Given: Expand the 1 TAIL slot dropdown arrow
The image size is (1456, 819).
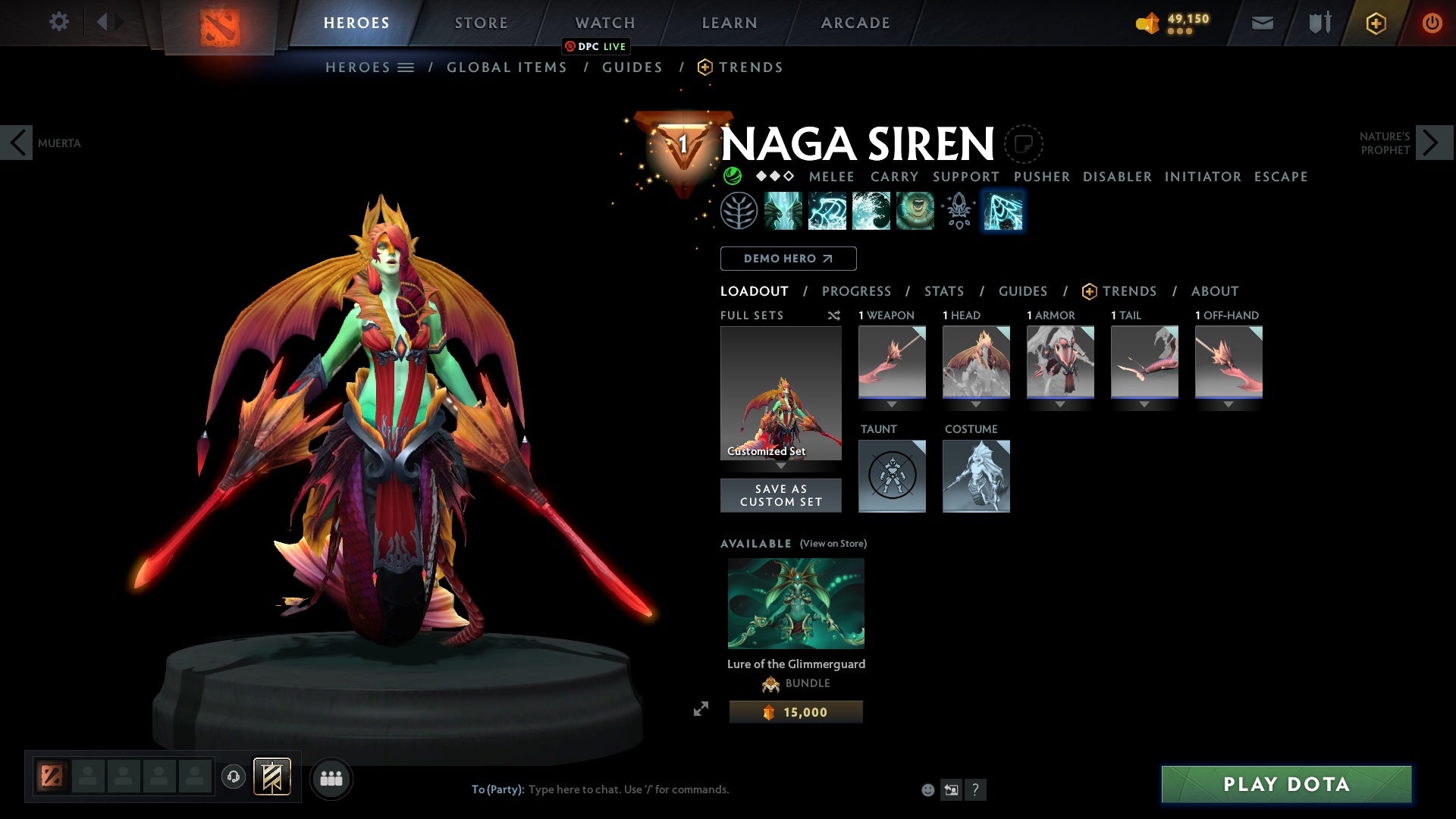Looking at the screenshot, I should 1144,404.
